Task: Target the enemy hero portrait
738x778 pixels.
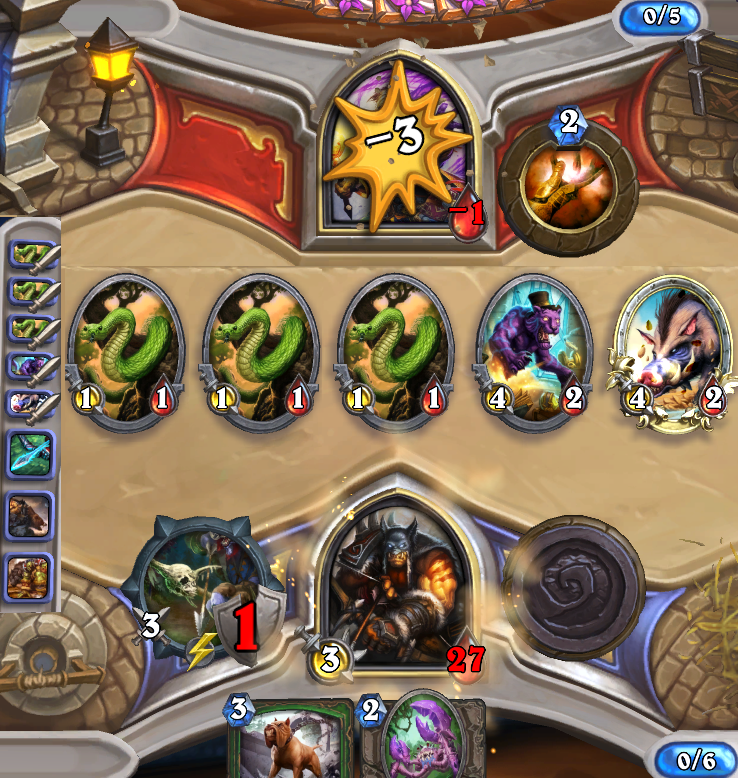Action: (400, 150)
